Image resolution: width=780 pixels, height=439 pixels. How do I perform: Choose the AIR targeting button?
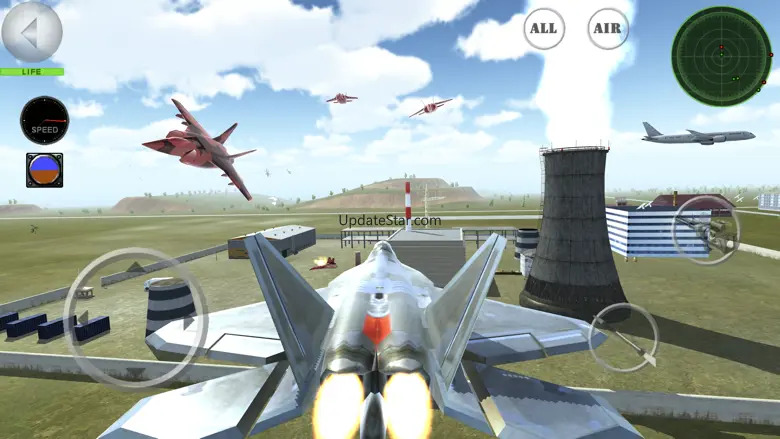(608, 29)
